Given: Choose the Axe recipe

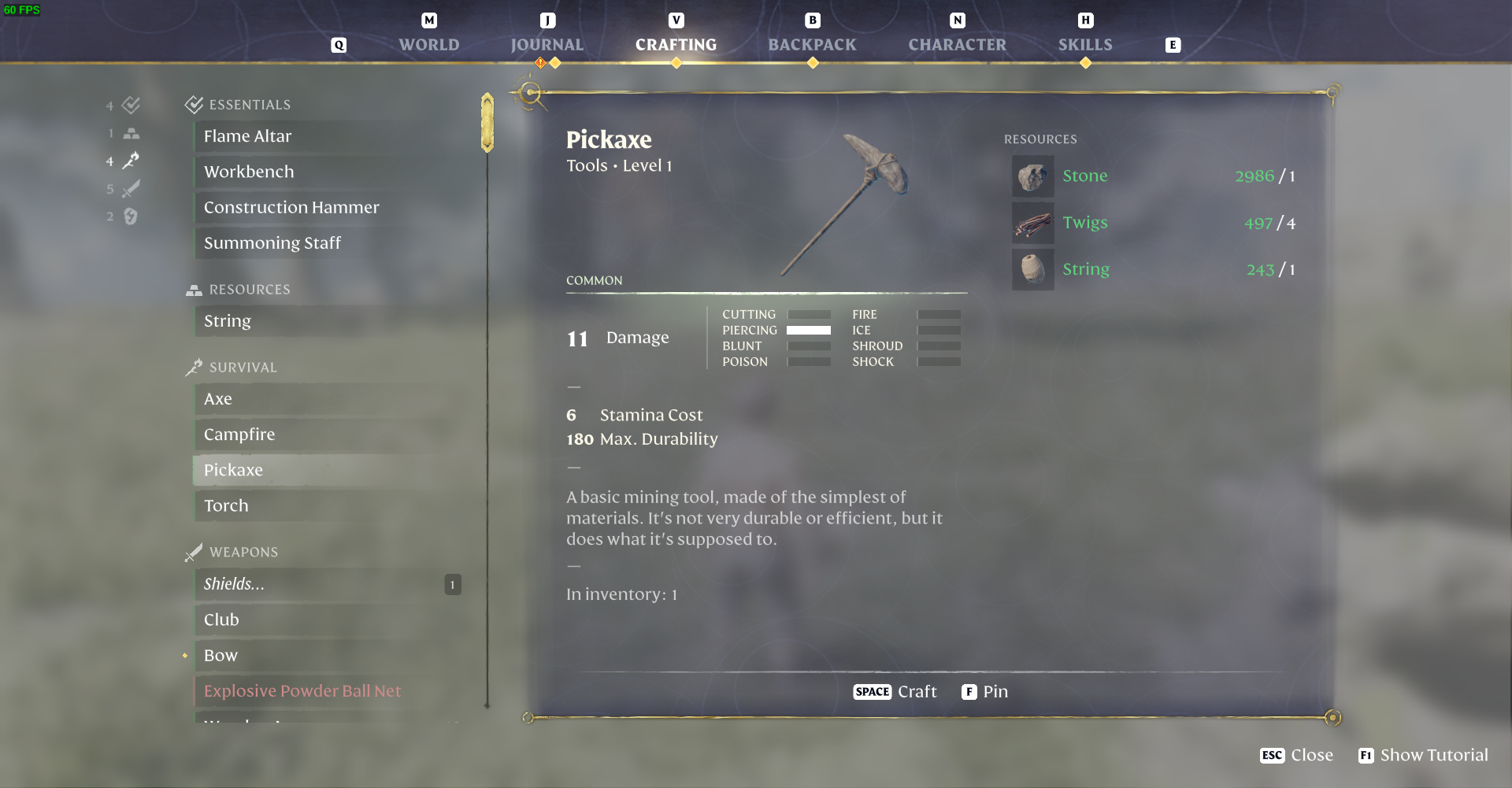Looking at the screenshot, I should coord(218,399).
